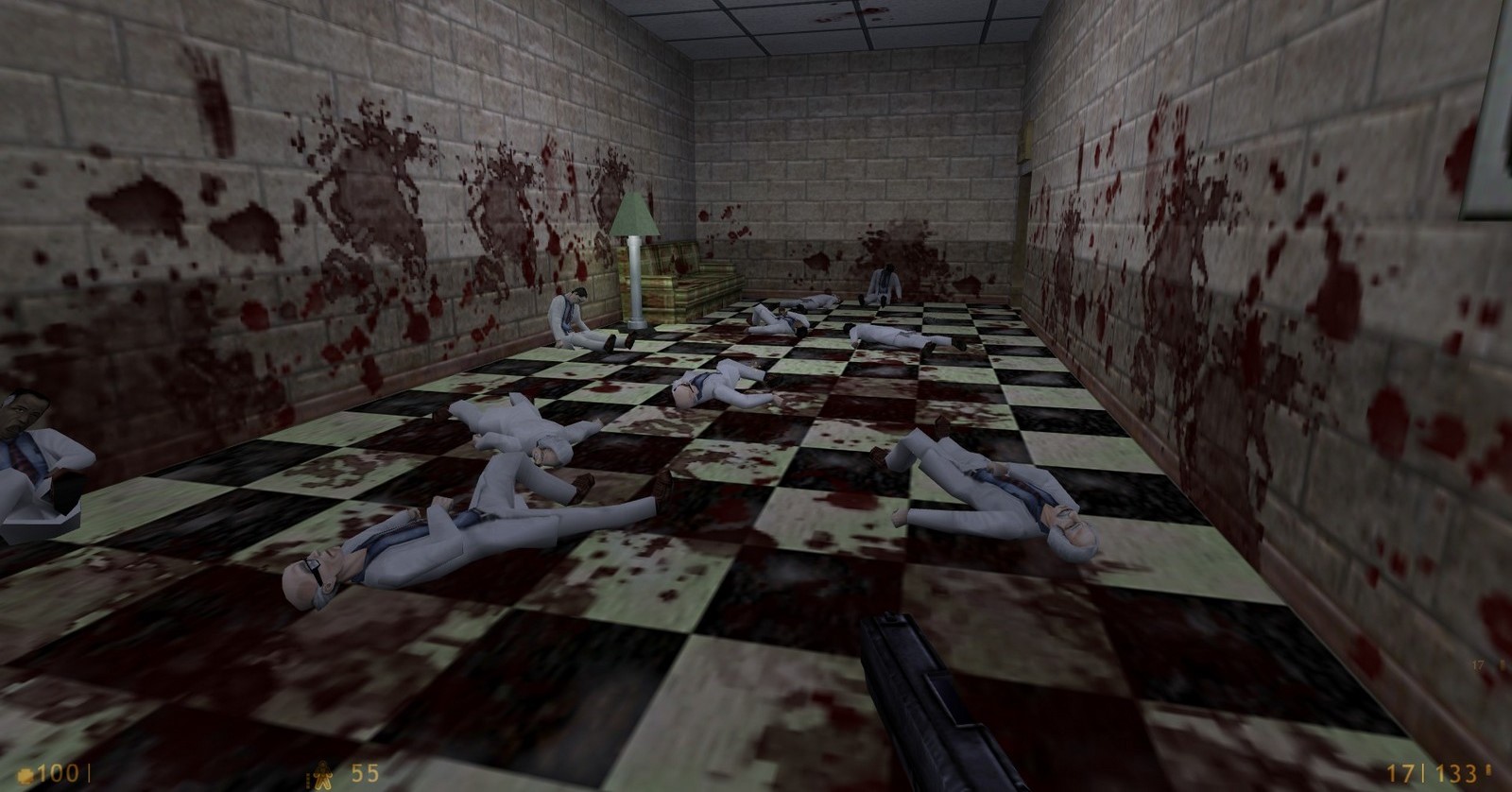Click the scientist slumped beside the lamp
The image size is (1512, 792).
click(567, 312)
